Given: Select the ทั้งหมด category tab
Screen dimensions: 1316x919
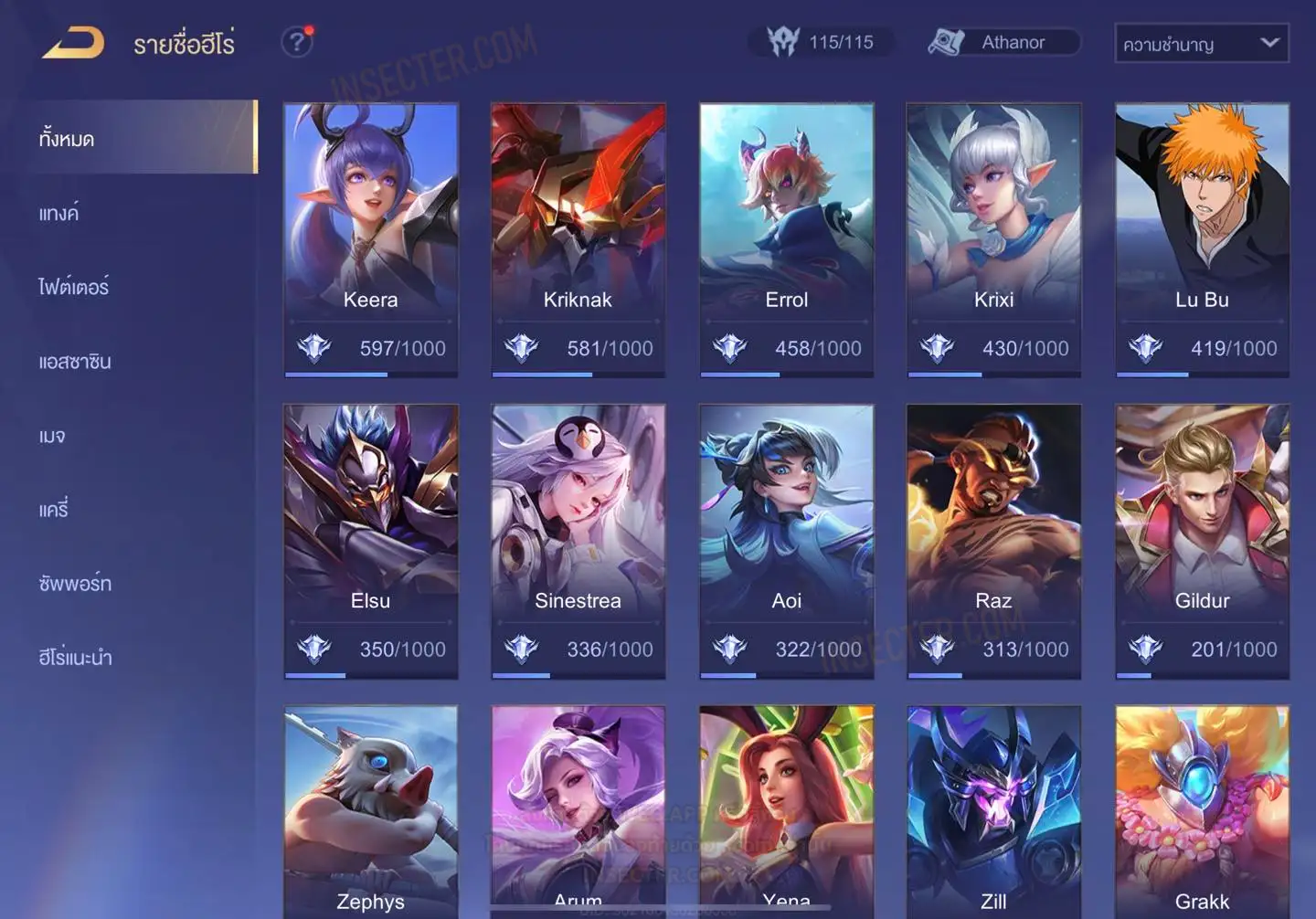Looking at the screenshot, I should click(x=67, y=139).
